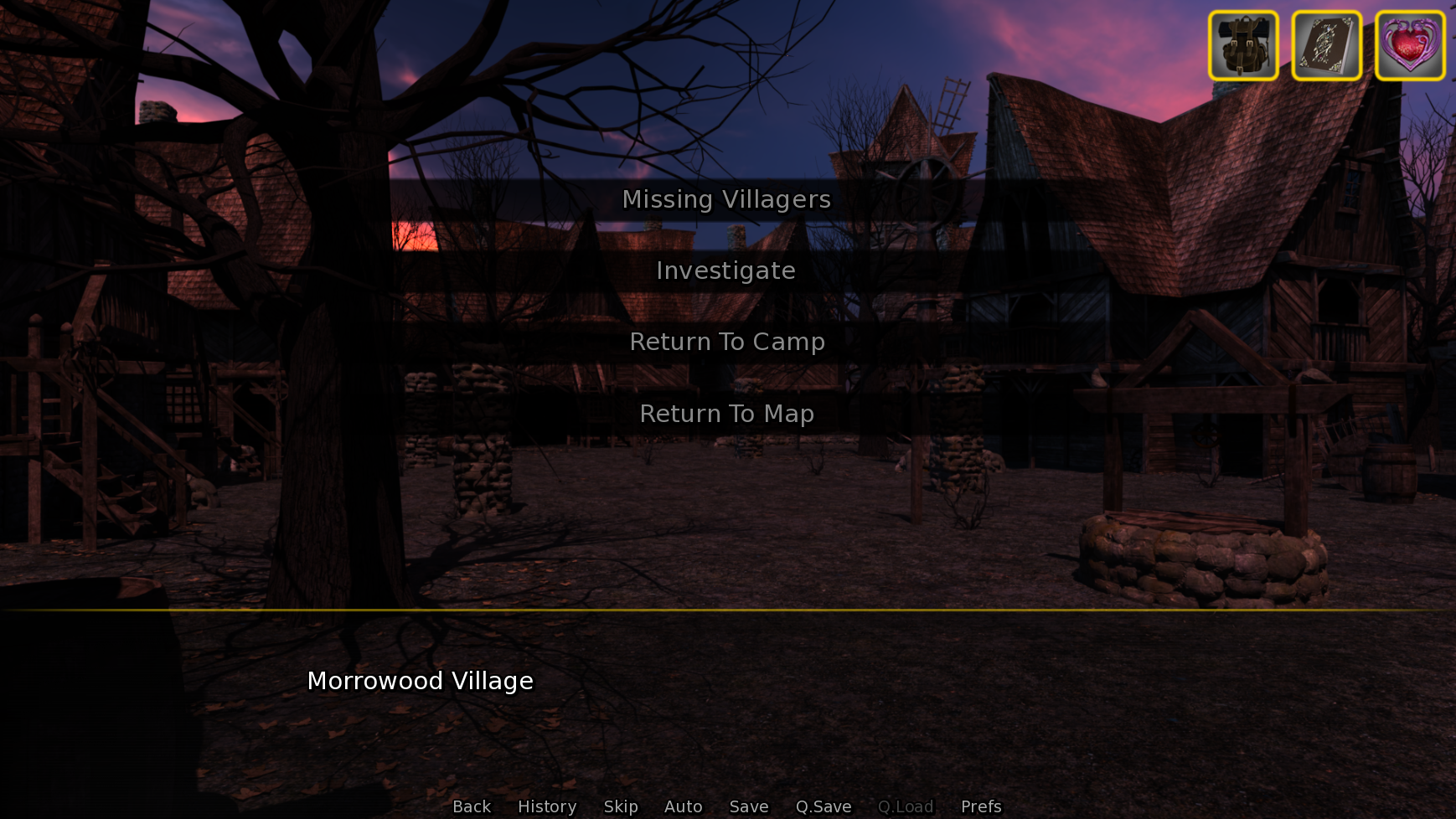The height and width of the screenshot is (819, 1456).
Task: Open your items using the backpack
Action: pyautogui.click(x=1243, y=46)
